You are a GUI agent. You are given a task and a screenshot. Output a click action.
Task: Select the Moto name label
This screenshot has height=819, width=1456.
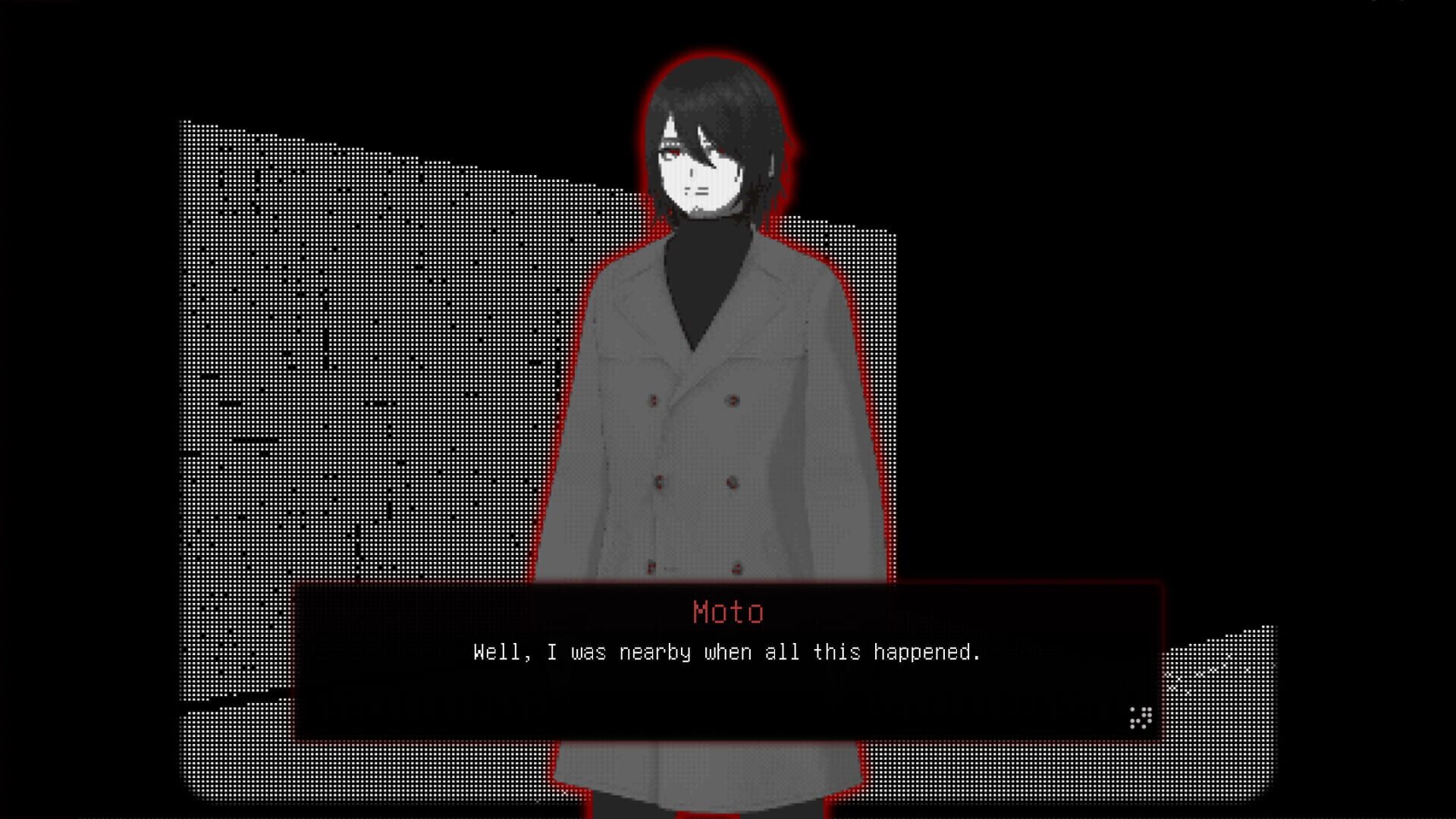[x=730, y=611]
